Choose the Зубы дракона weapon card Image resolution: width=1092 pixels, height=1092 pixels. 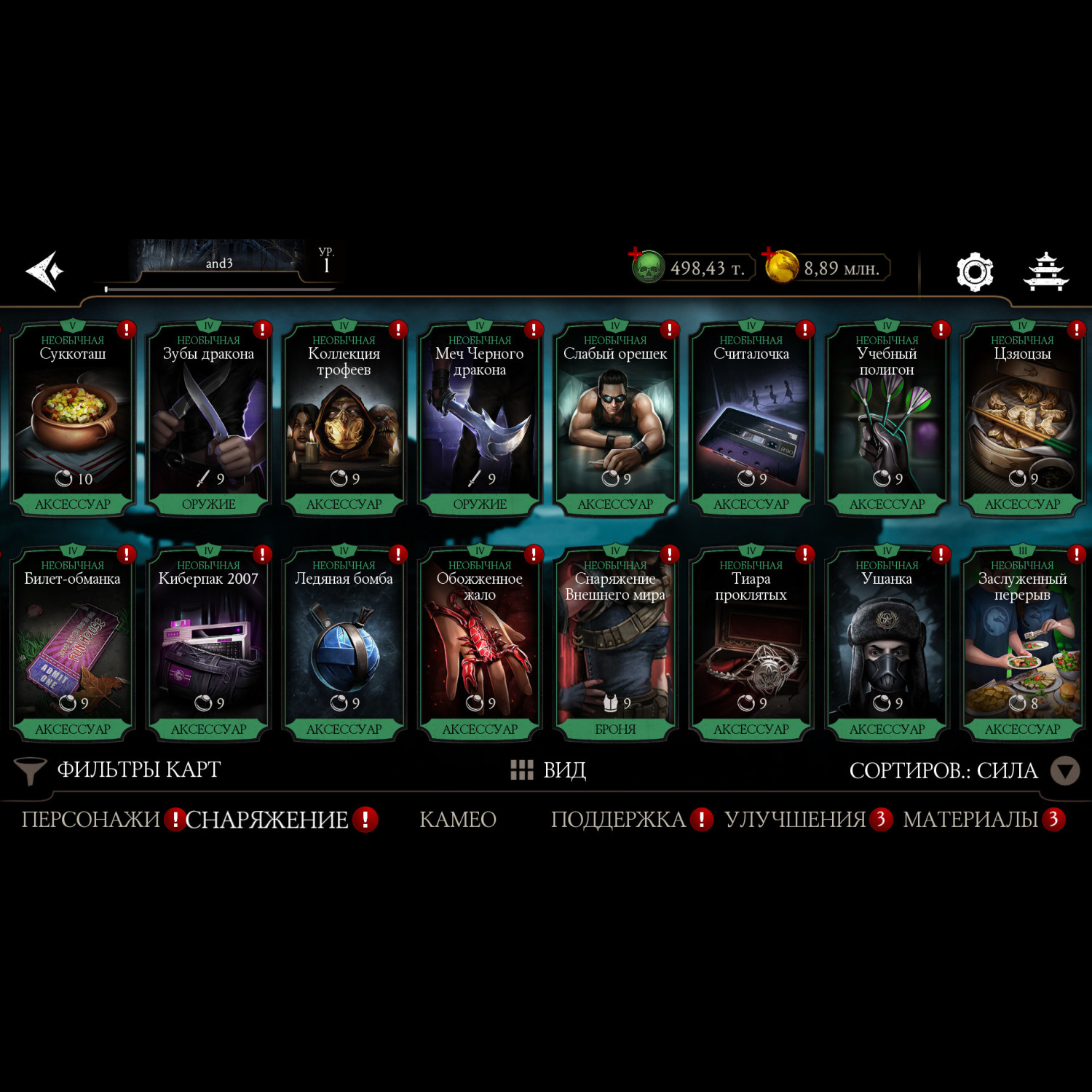208,419
